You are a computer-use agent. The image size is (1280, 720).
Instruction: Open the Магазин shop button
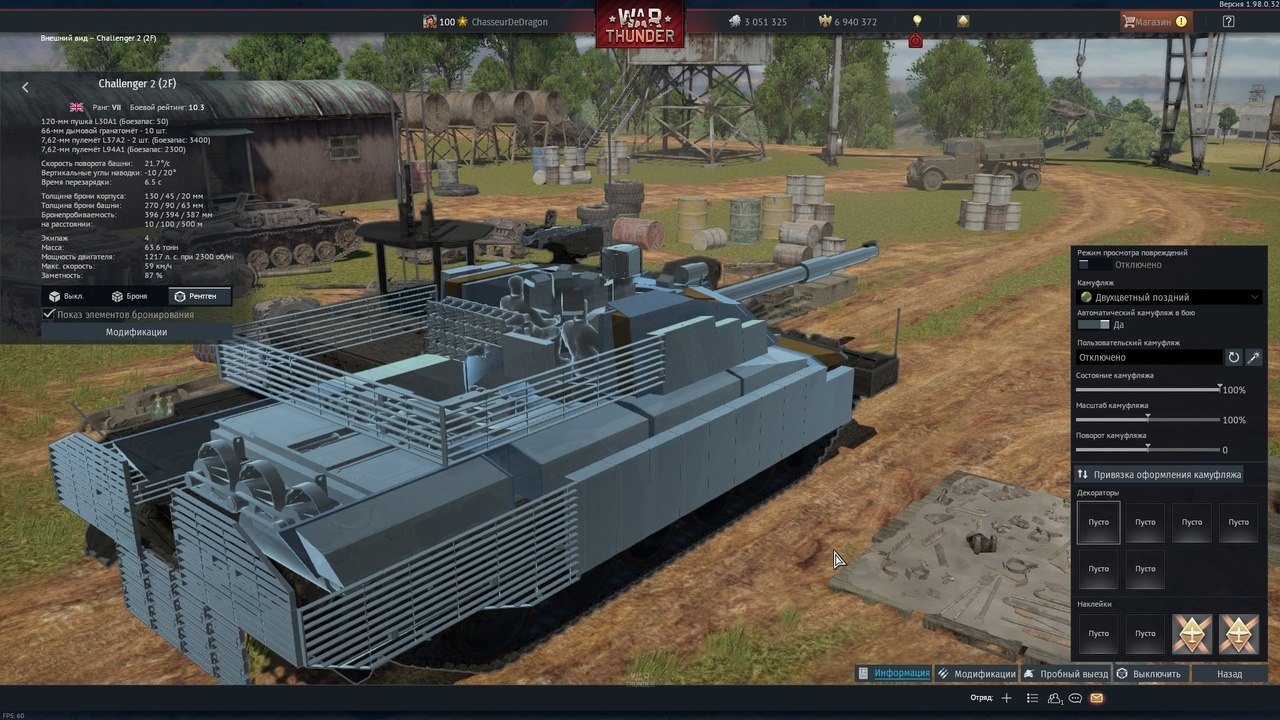tap(1155, 21)
